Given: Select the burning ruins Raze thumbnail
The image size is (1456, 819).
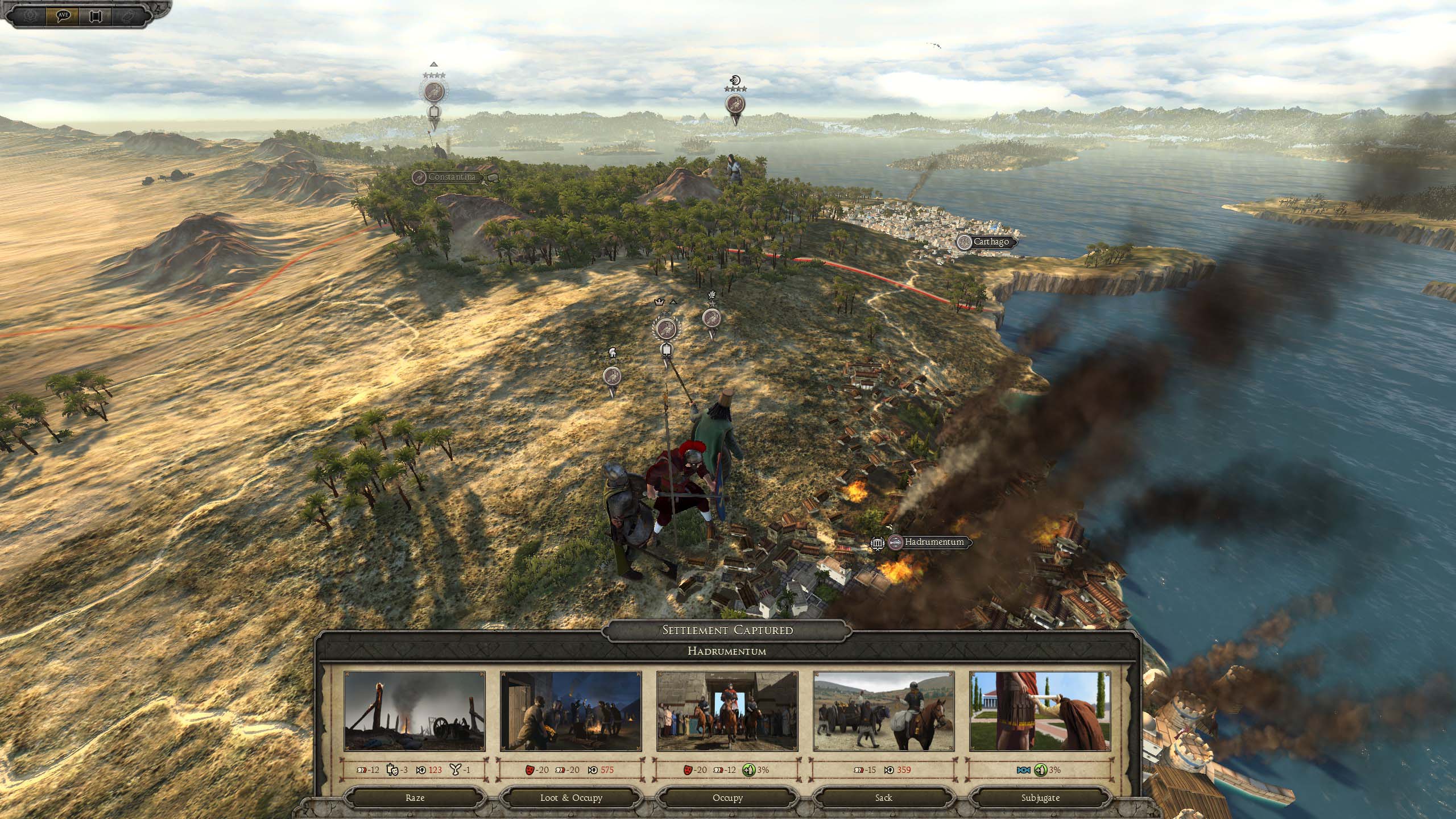Looking at the screenshot, I should coord(415,712).
